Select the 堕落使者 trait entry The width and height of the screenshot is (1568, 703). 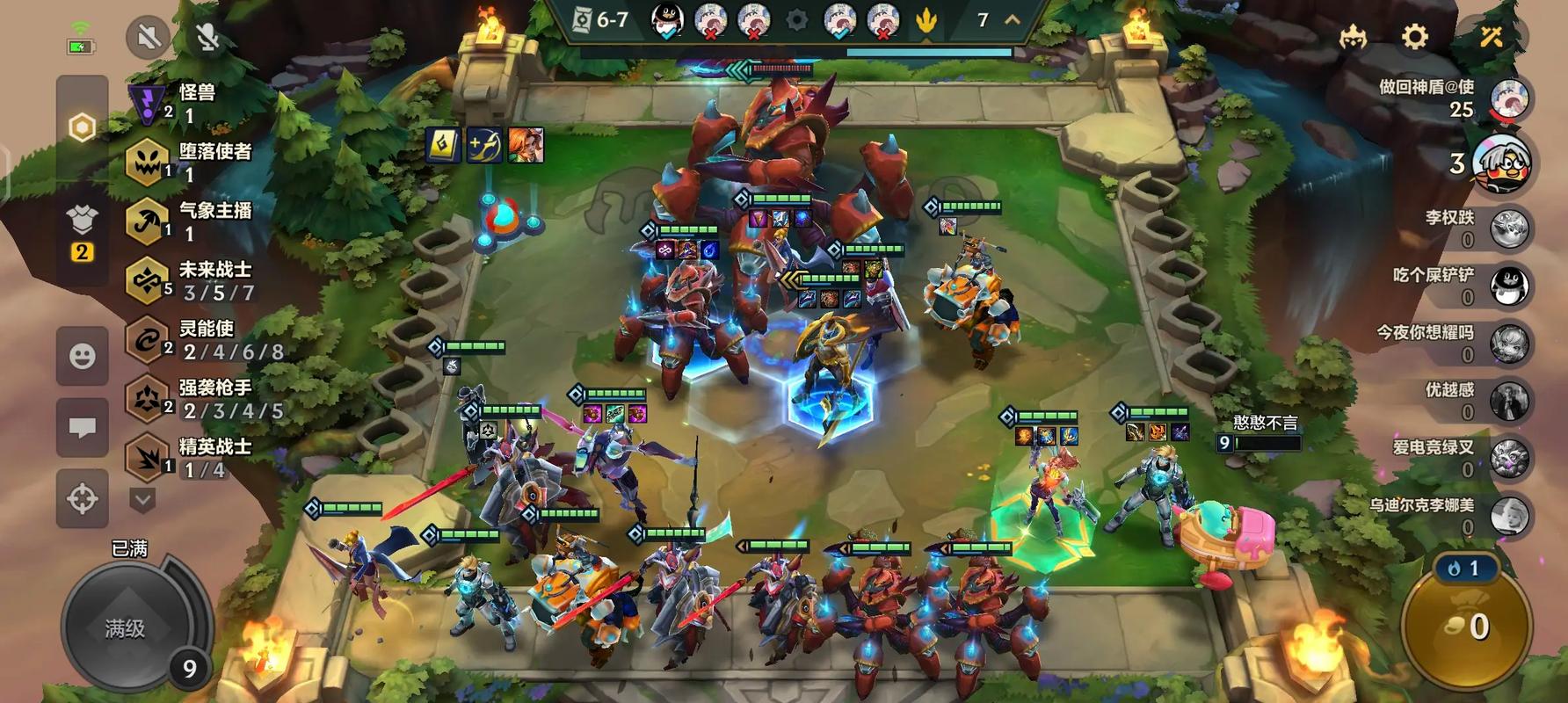click(x=189, y=162)
